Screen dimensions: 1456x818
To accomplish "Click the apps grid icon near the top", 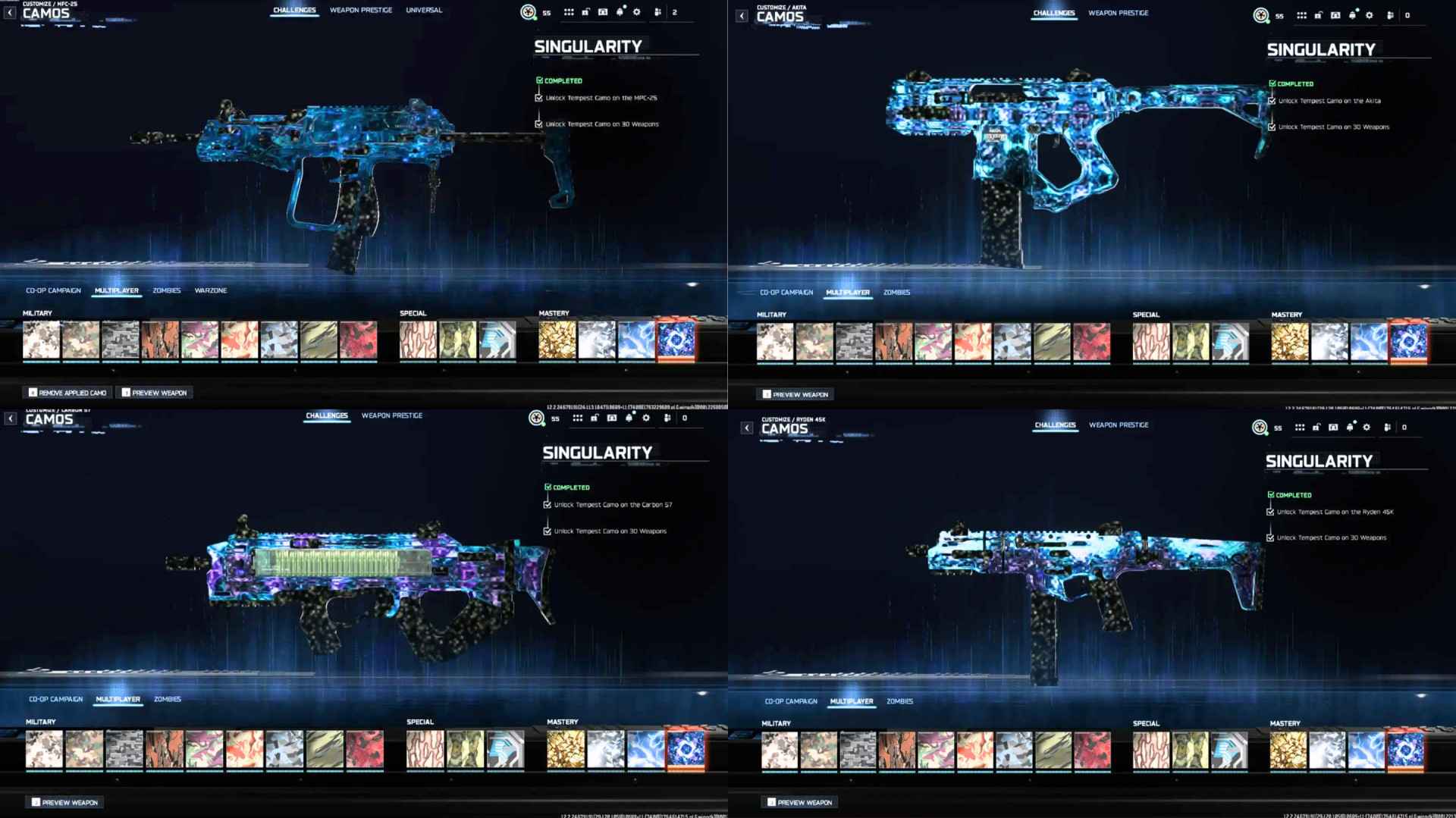I will click(569, 11).
